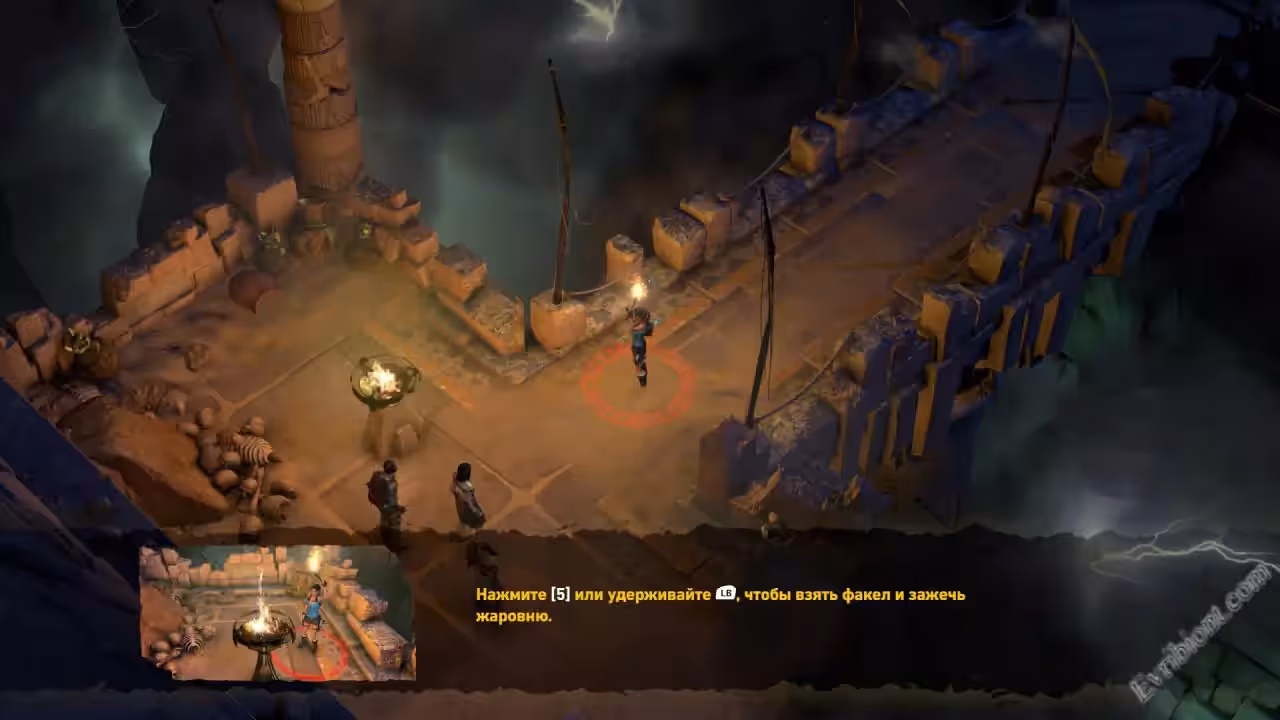Click the torch tutorial hint thumbnail
Image resolution: width=1280 pixels, height=720 pixels.
click(x=277, y=613)
